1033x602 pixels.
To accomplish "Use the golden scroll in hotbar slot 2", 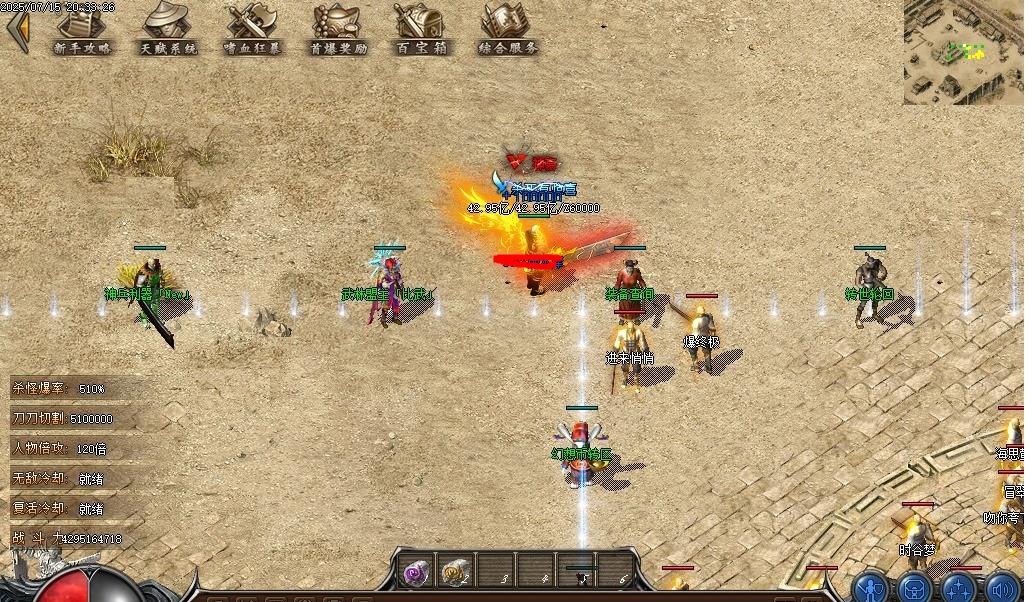I will pyautogui.click(x=456, y=572).
